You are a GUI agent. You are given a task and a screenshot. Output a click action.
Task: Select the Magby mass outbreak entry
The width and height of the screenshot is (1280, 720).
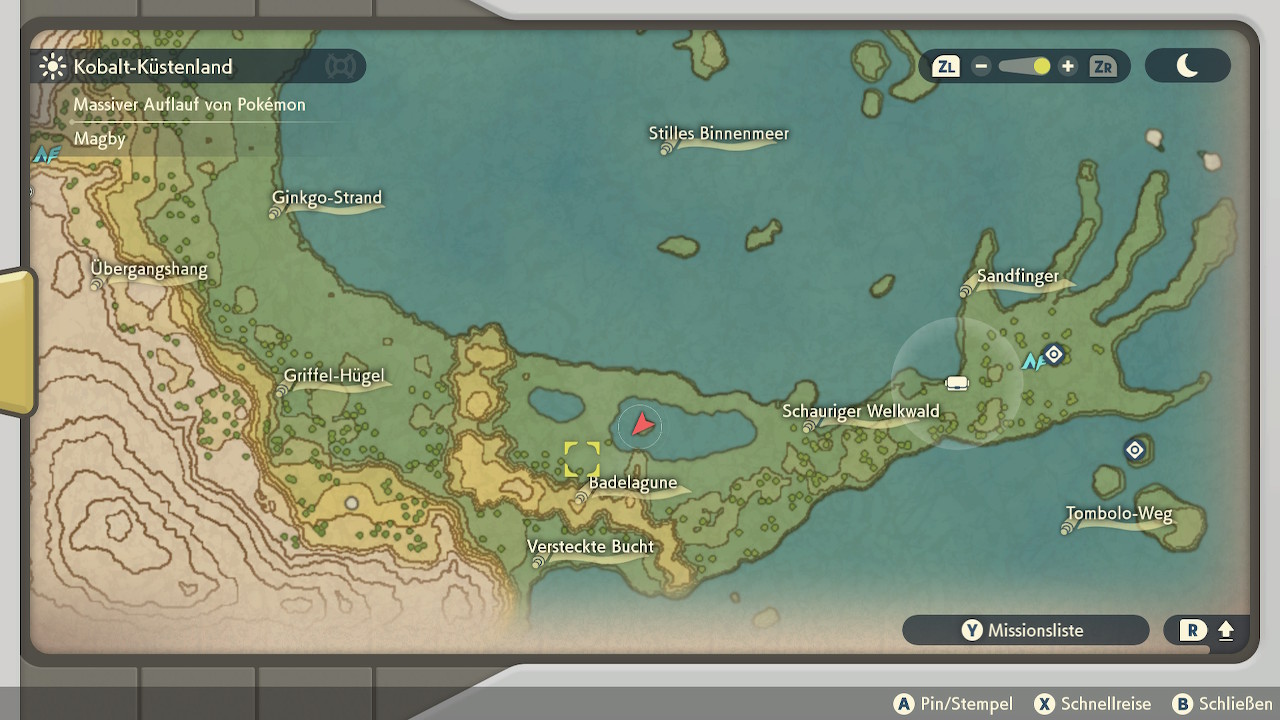[x=100, y=139]
